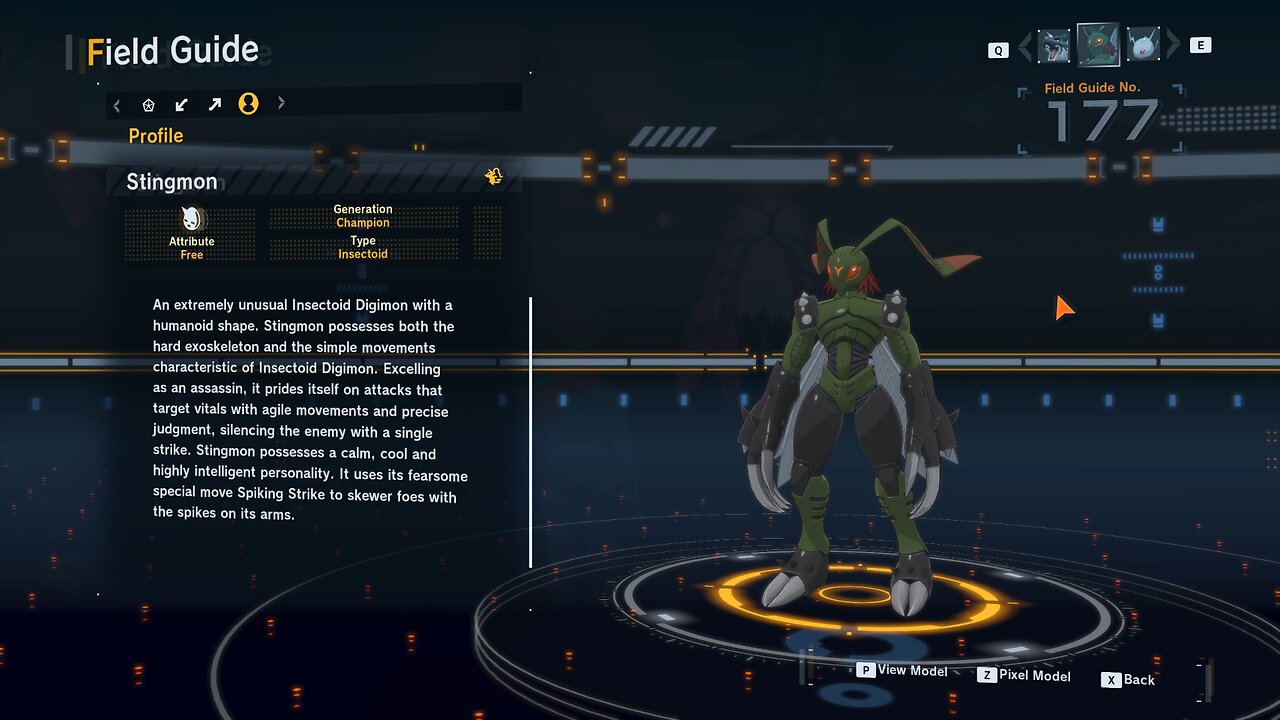Click the yellow icon beside Stingmon's name
Image resolution: width=1280 pixels, height=720 pixels.
point(494,177)
